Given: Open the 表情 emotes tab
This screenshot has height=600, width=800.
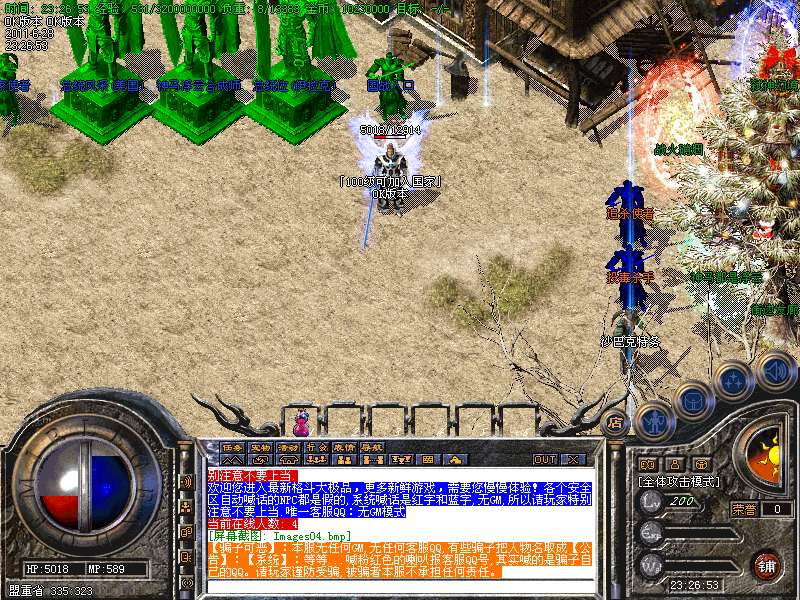Looking at the screenshot, I should [x=344, y=447].
